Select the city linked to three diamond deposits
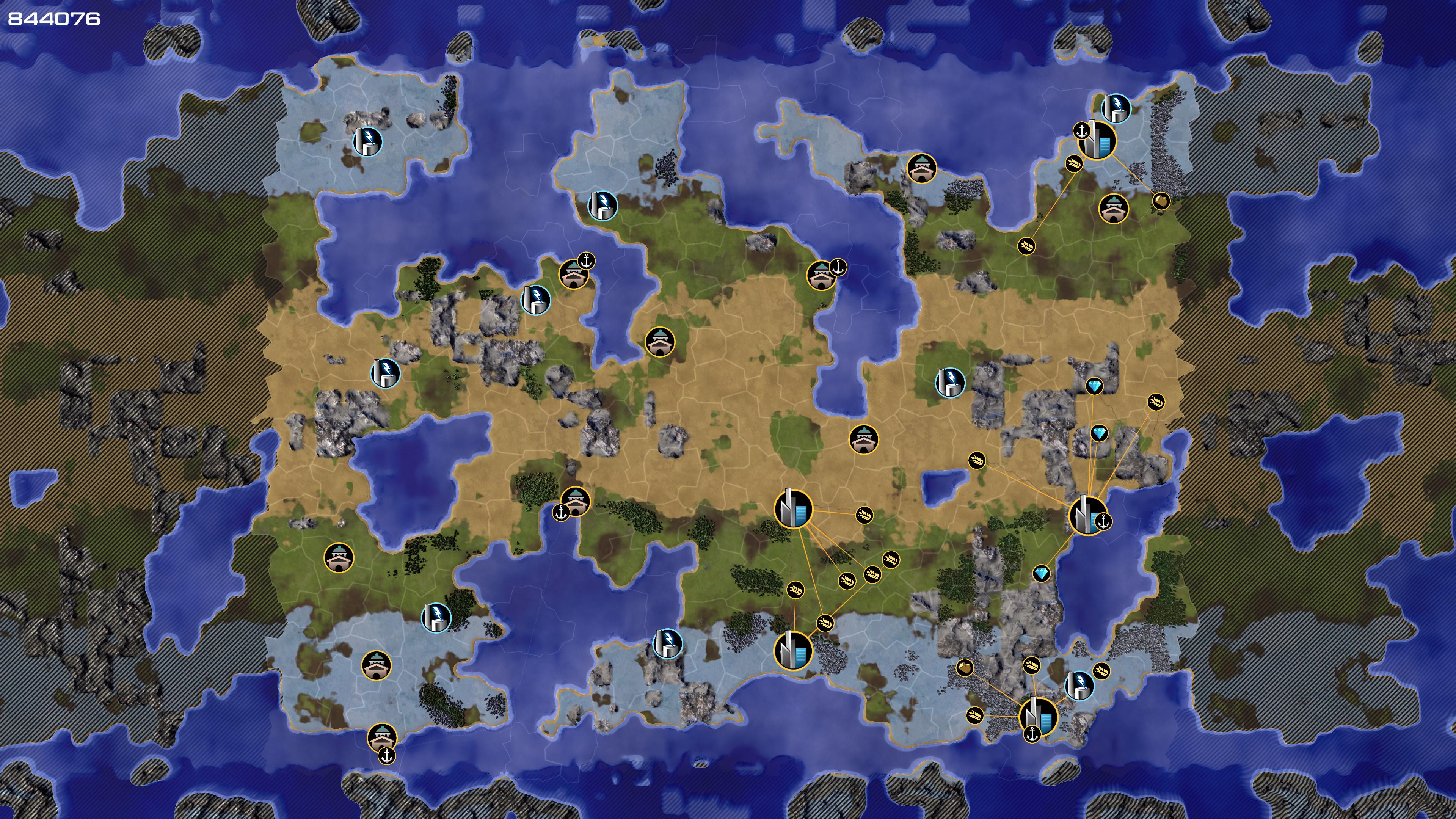Viewport: 1456px width, 819px height. click(x=1087, y=515)
